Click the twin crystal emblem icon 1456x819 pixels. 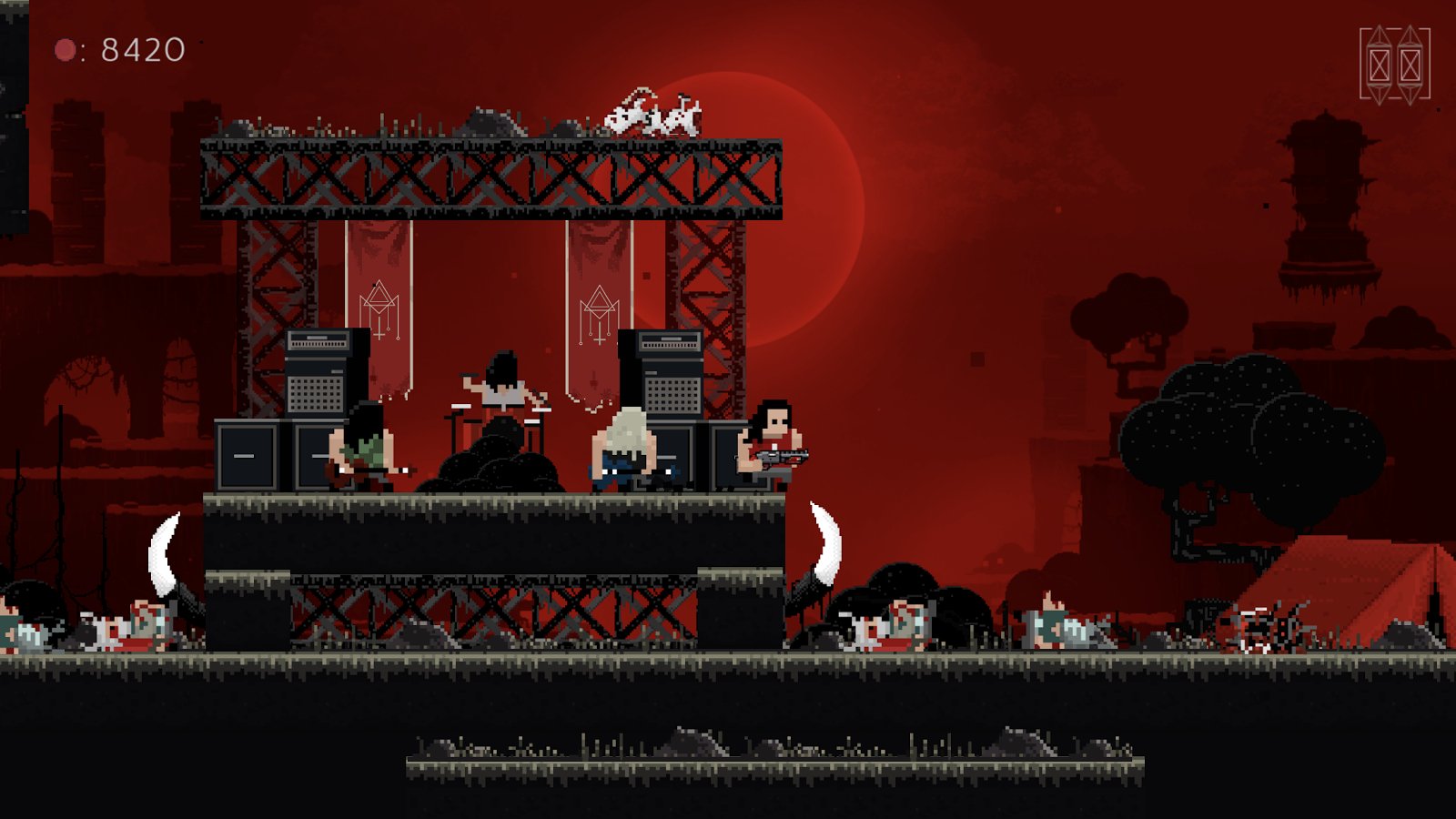[x=1394, y=65]
